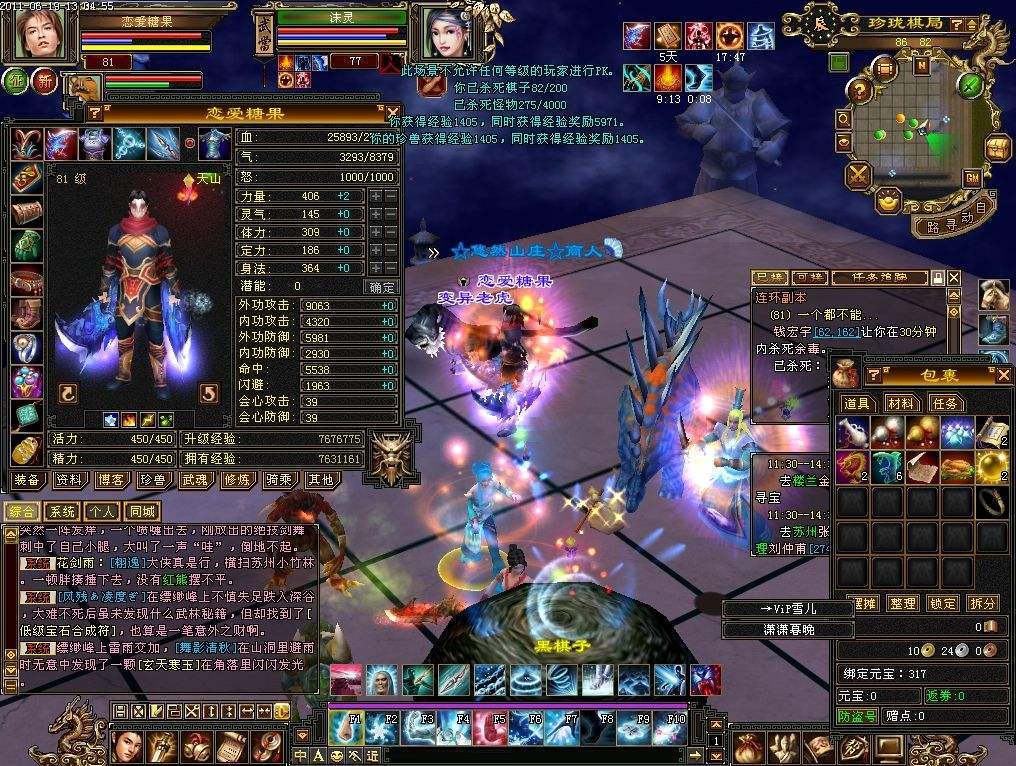Open the 拆分 split function

click(x=983, y=603)
